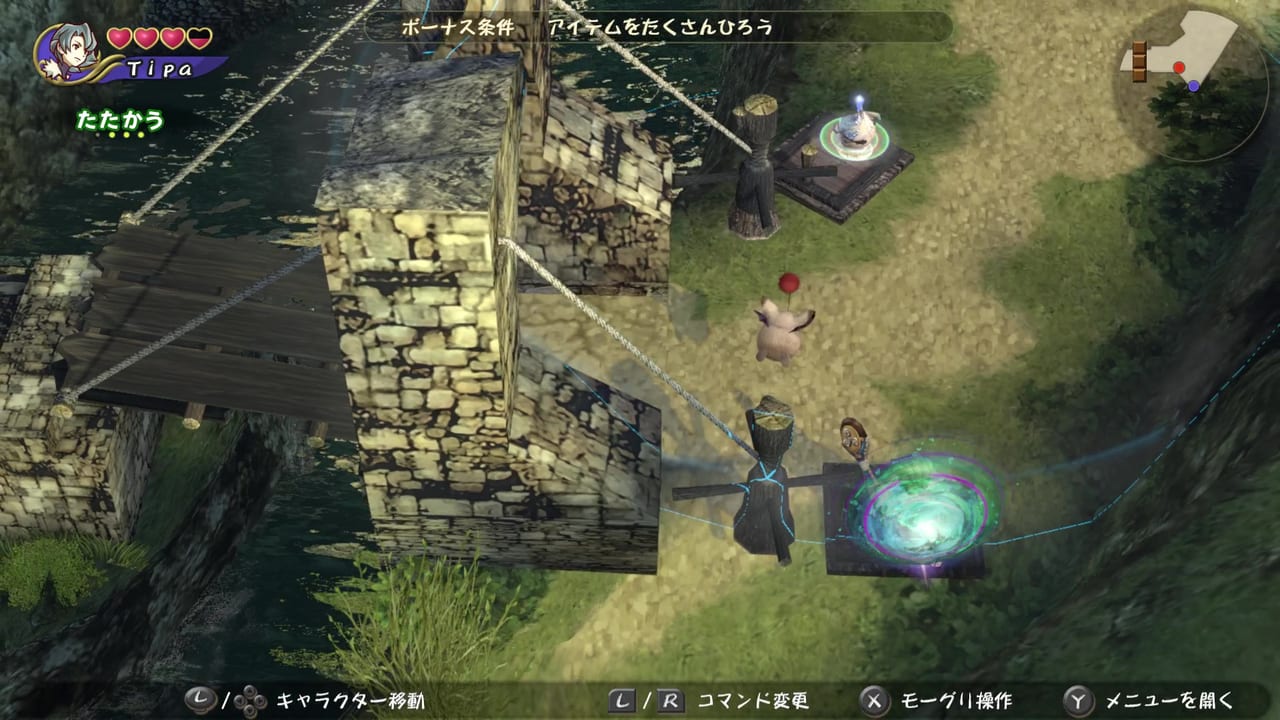Screen dimensions: 1280x720
Task: Click the red player marker on the minimap
Action: click(x=1179, y=66)
